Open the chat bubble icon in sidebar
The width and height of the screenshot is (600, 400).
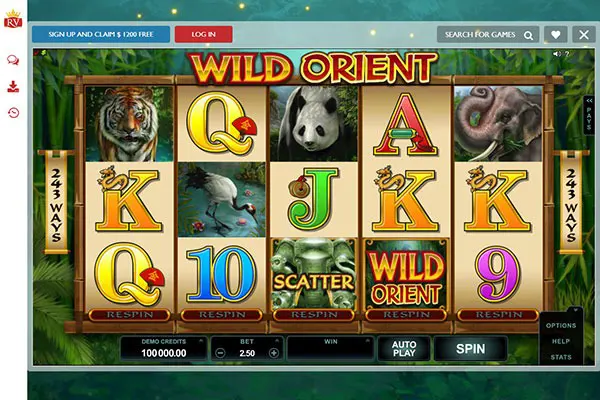pyautogui.click(x=13, y=60)
